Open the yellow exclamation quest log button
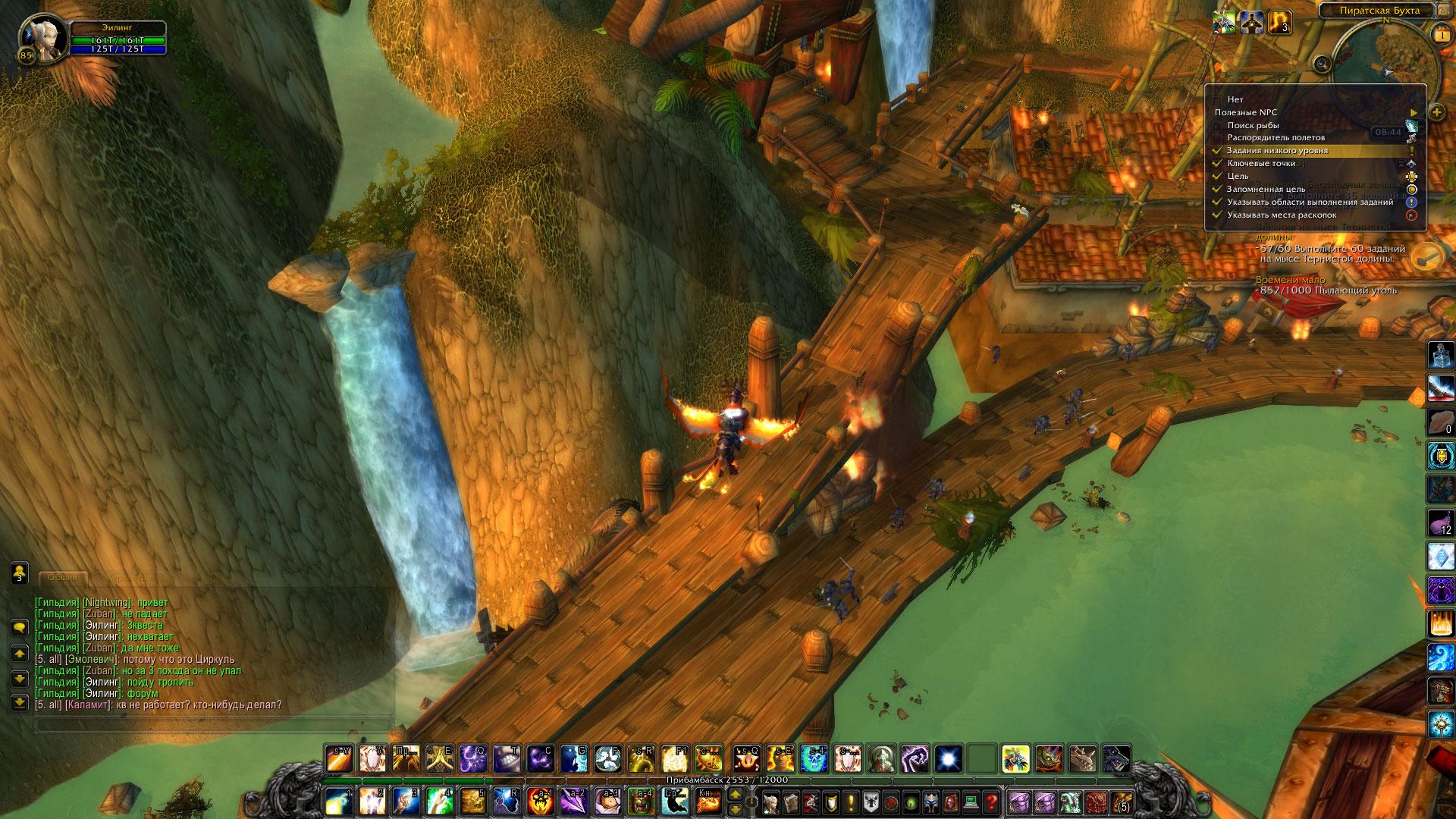This screenshot has height=819, width=1456. click(851, 802)
